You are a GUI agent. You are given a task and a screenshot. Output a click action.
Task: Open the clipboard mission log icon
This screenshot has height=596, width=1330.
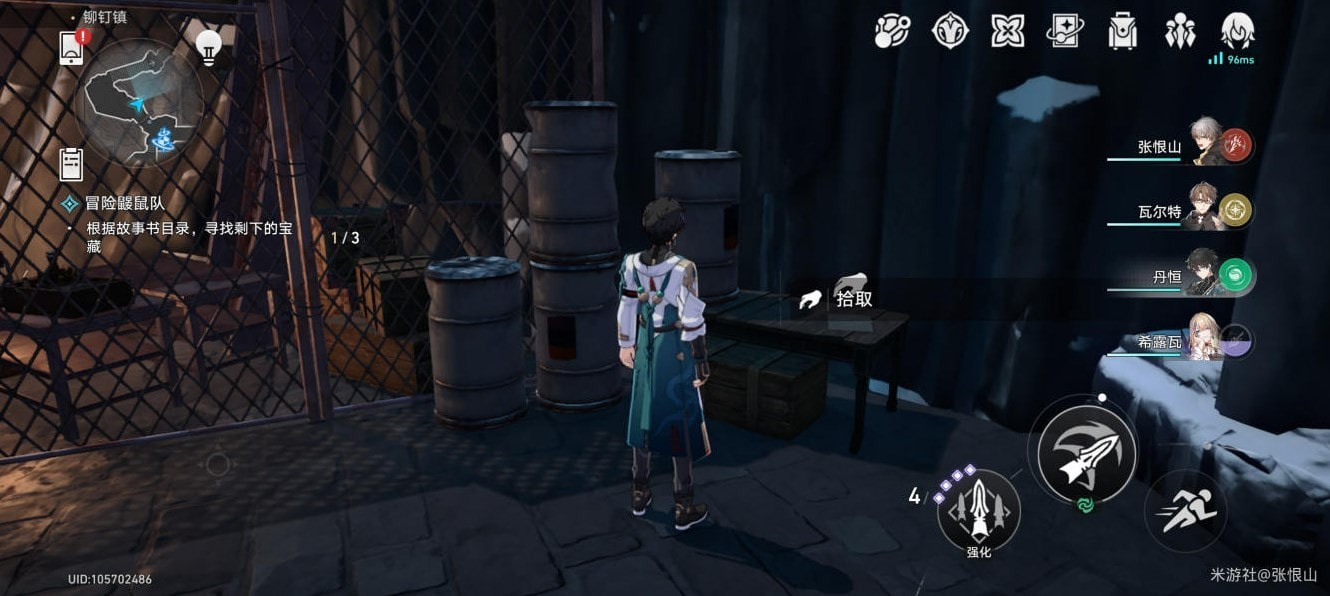coord(71,163)
